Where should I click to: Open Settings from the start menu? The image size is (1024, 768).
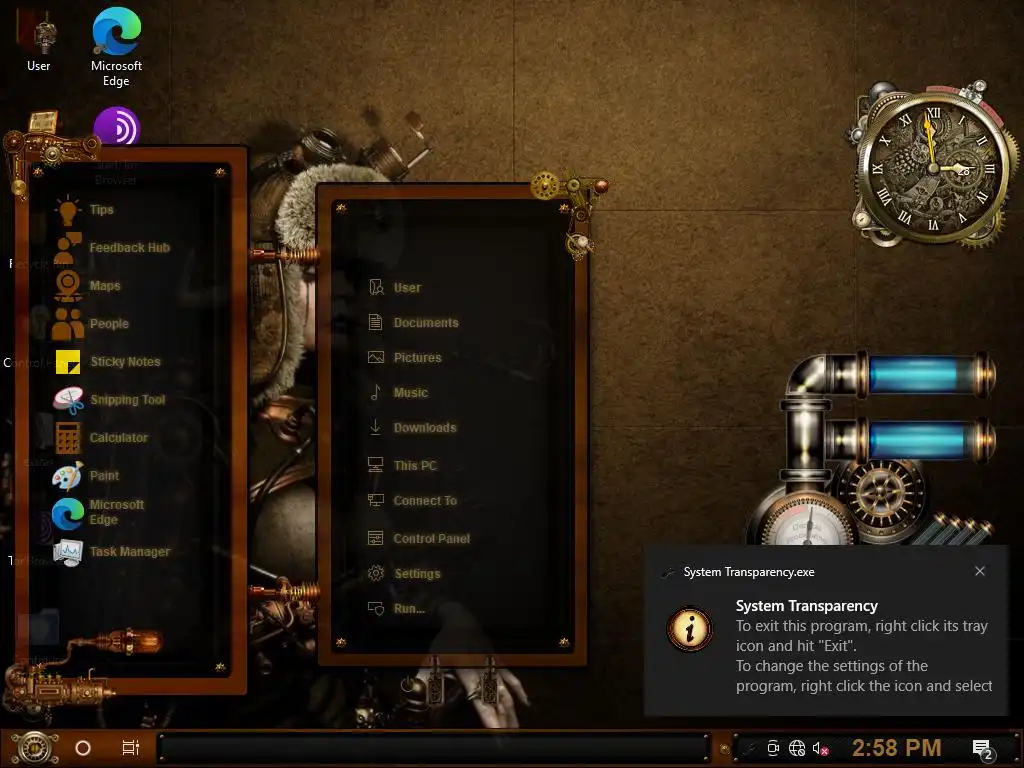(417, 574)
